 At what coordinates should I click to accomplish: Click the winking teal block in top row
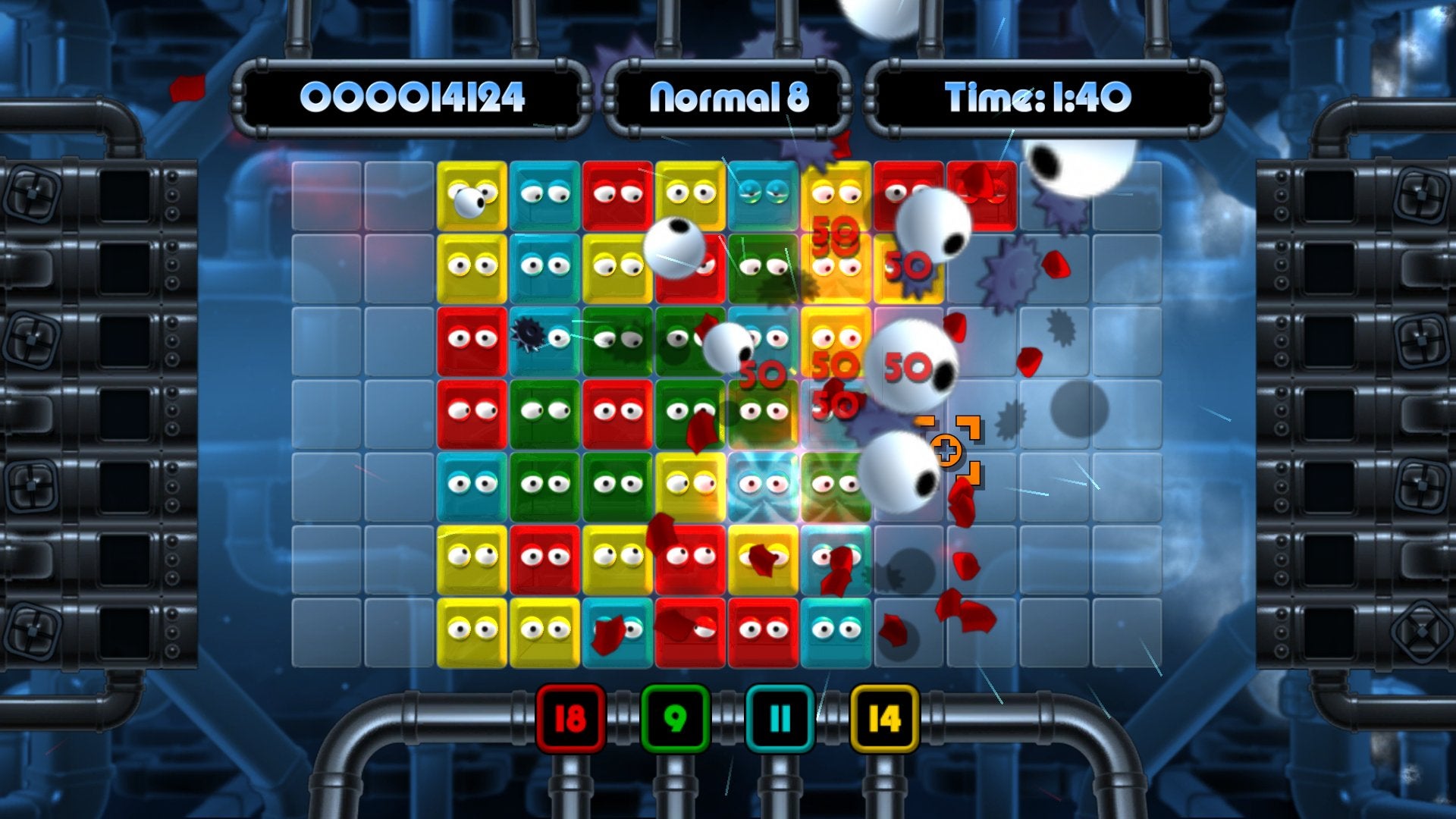(761, 195)
